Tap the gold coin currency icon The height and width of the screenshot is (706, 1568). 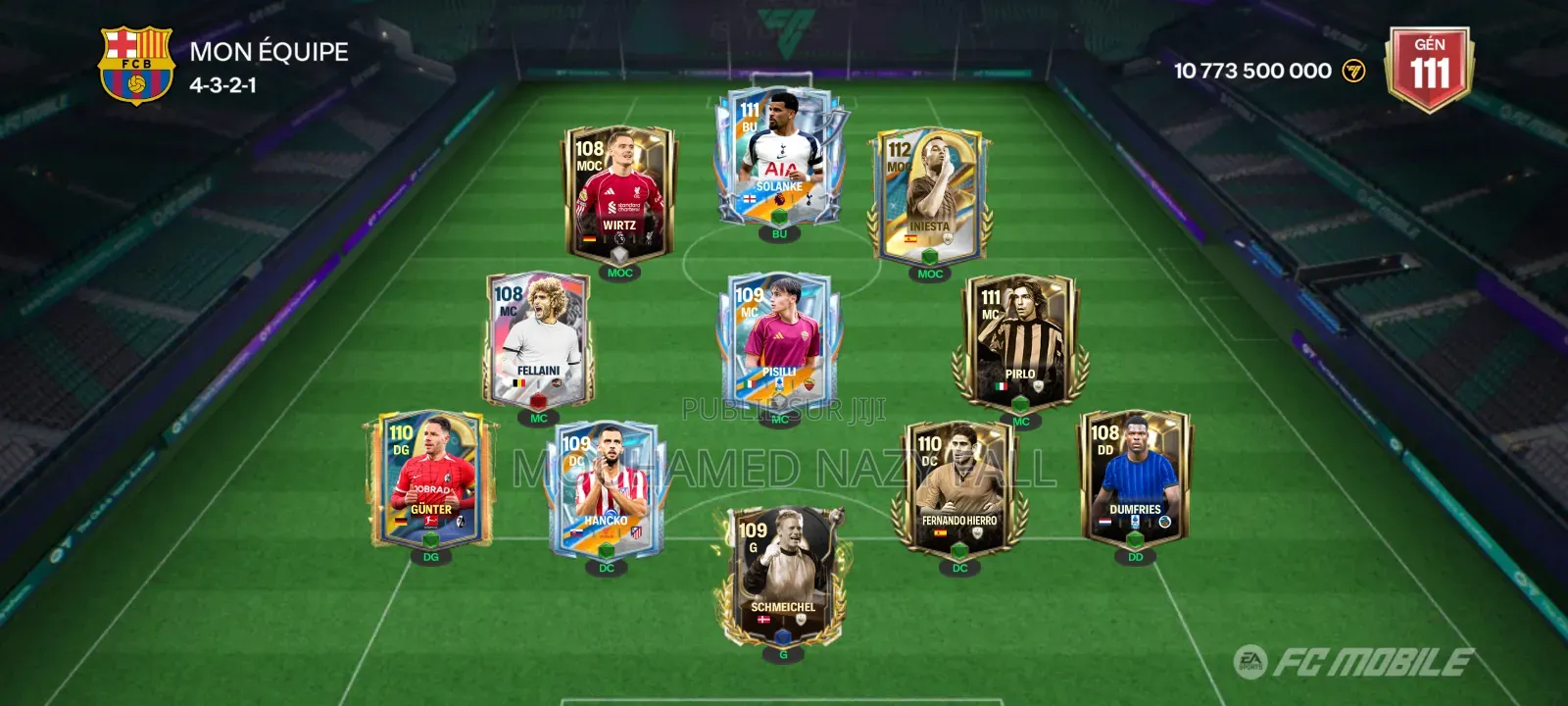pyautogui.click(x=1353, y=71)
